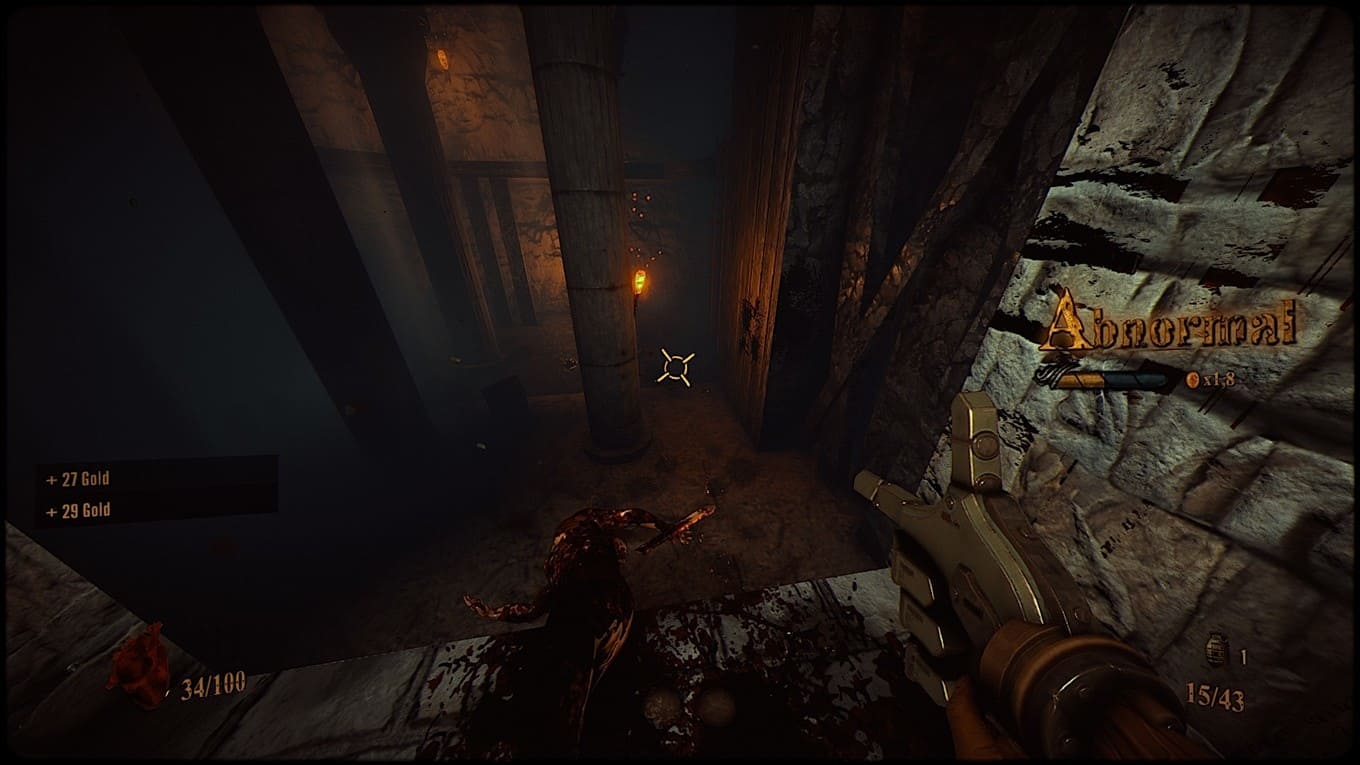Screen dimensions: 1360x765
Task: Click the red heart health icon
Action: 139,666
